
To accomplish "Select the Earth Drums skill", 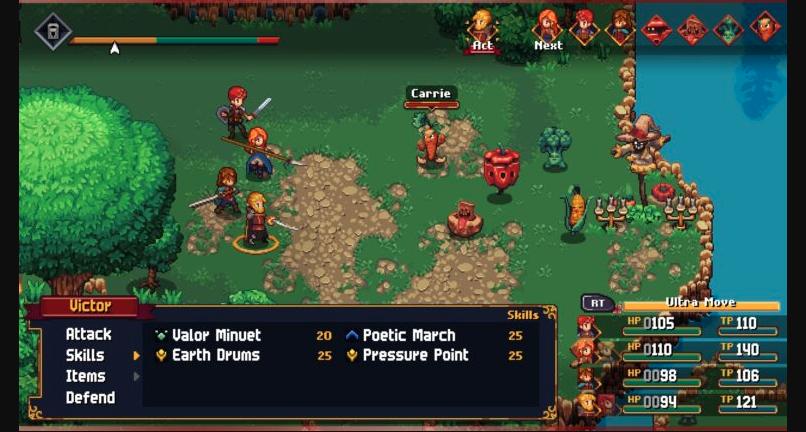I will tap(216, 355).
